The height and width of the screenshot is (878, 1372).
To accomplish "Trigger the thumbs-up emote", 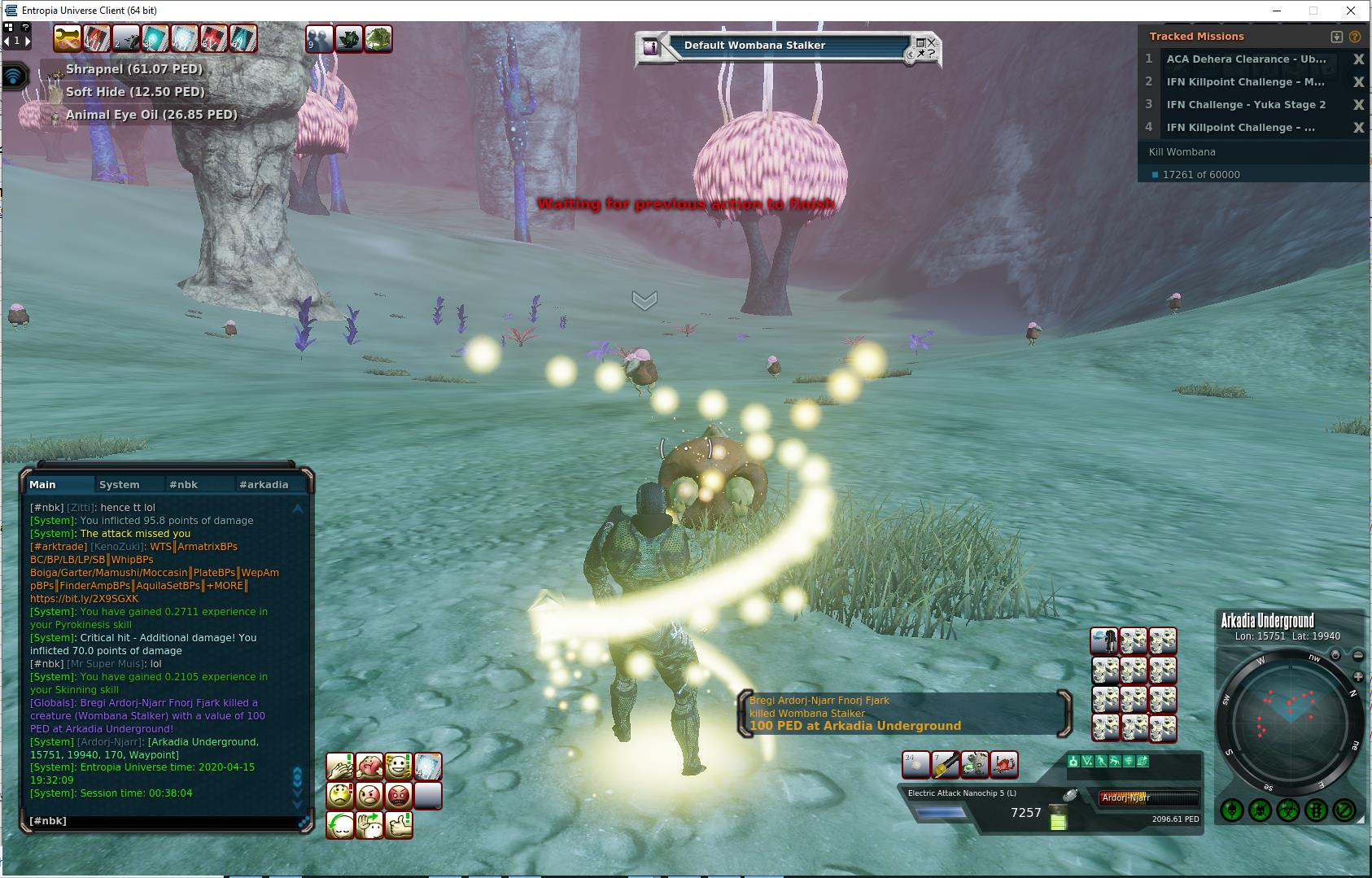I will pyautogui.click(x=399, y=825).
